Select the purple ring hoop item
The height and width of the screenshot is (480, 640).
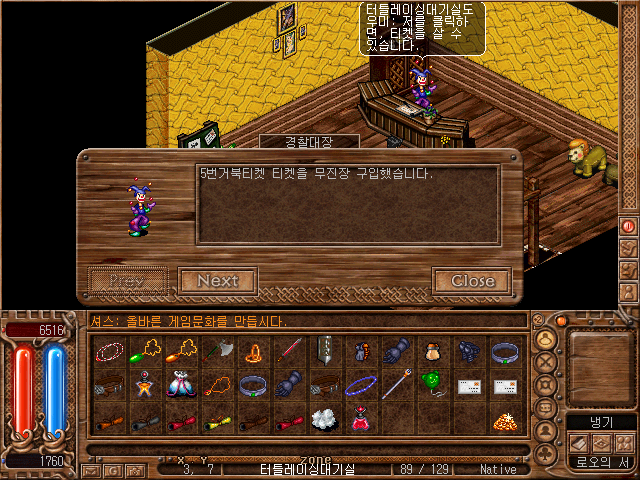(x=361, y=383)
